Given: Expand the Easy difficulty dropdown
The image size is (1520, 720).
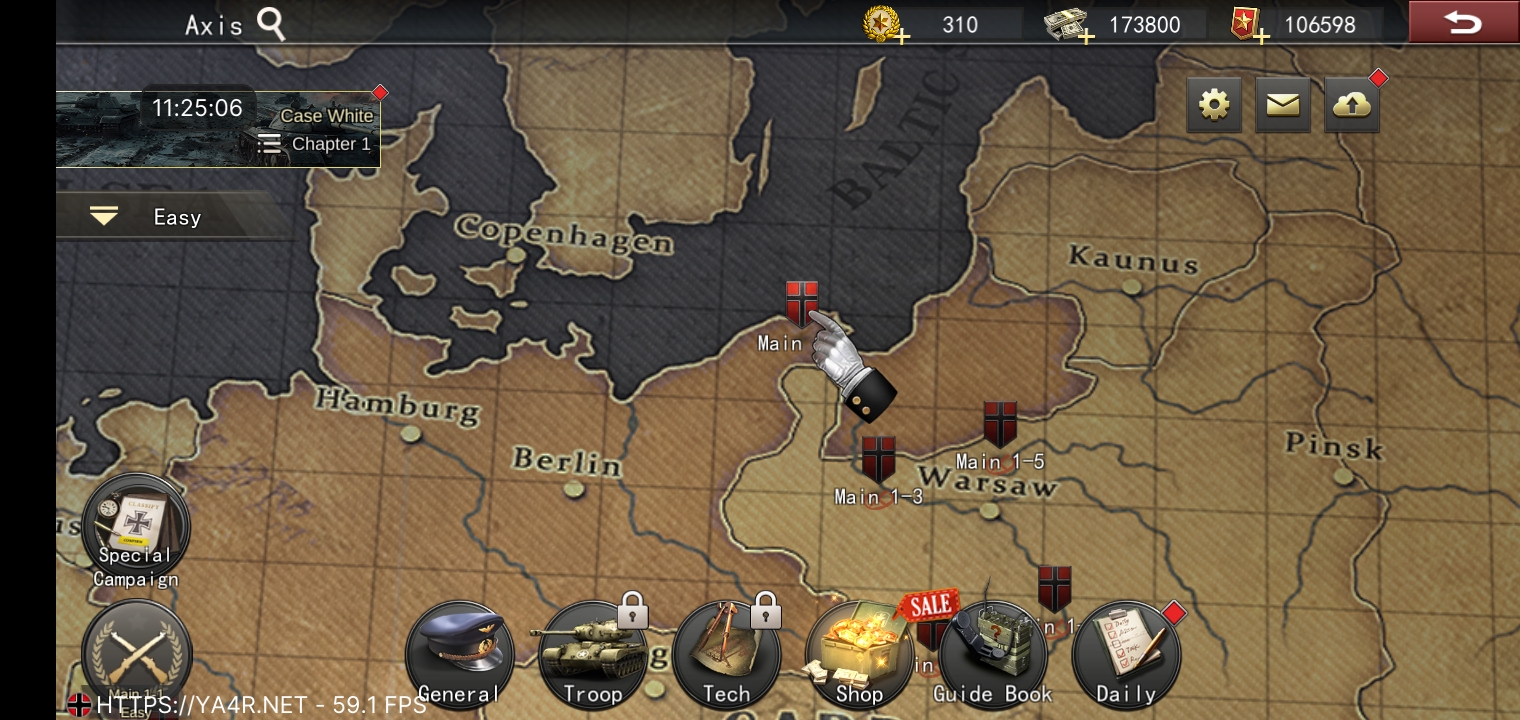Looking at the screenshot, I should [x=105, y=217].
